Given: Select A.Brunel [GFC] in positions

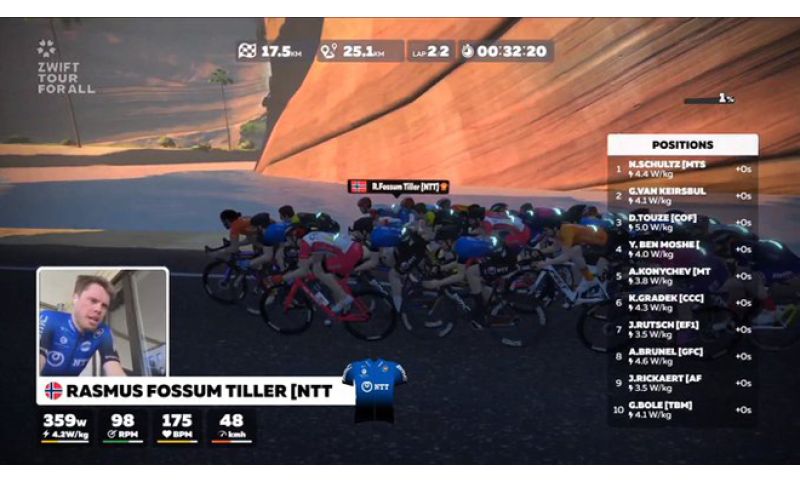Looking at the screenshot, I should pyautogui.click(x=682, y=356).
